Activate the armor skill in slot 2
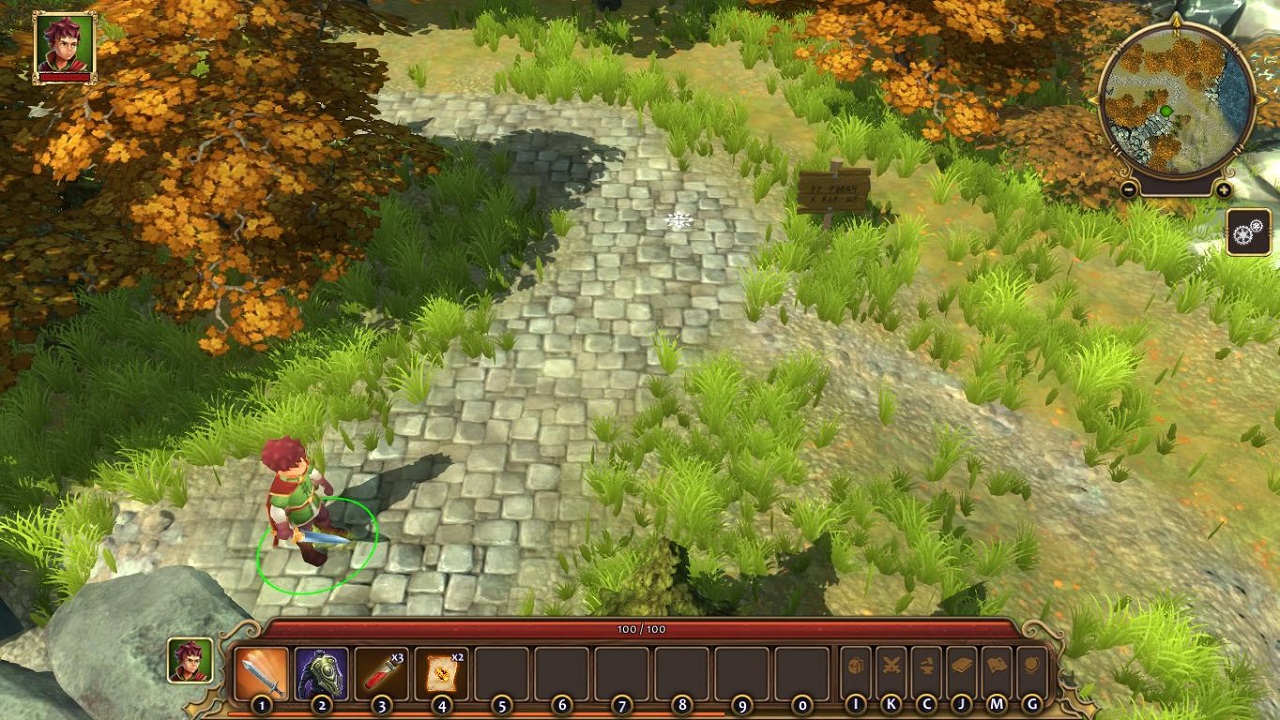This screenshot has width=1280, height=720. click(x=322, y=673)
